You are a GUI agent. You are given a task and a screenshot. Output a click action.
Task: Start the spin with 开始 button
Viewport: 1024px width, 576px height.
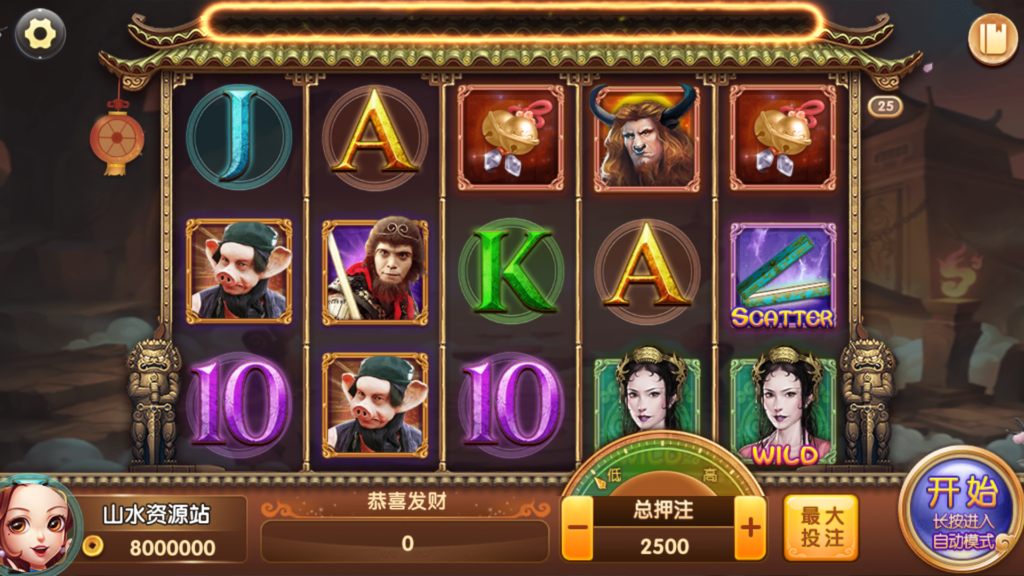pos(961,509)
